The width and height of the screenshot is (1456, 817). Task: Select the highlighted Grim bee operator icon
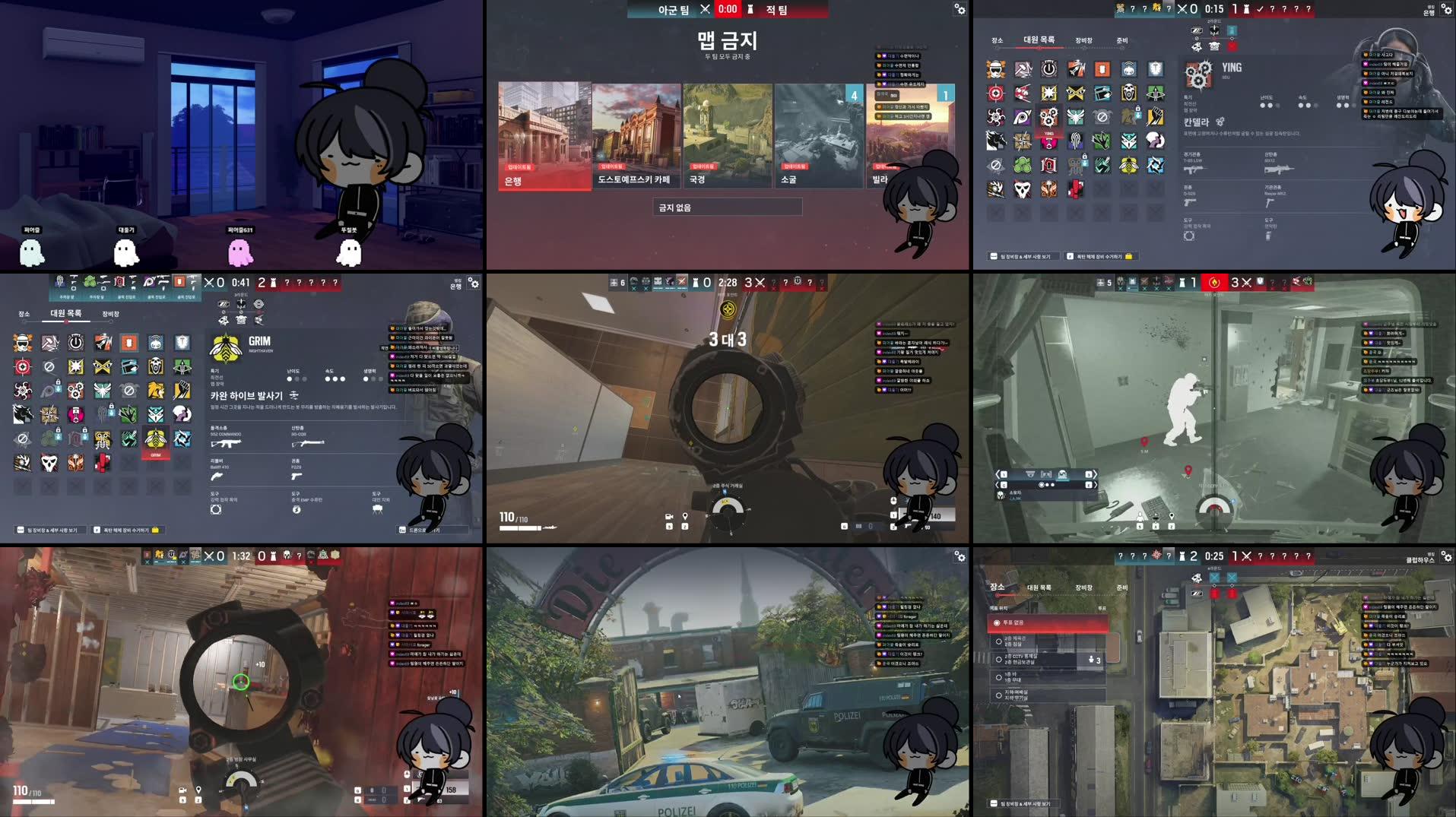[156, 439]
